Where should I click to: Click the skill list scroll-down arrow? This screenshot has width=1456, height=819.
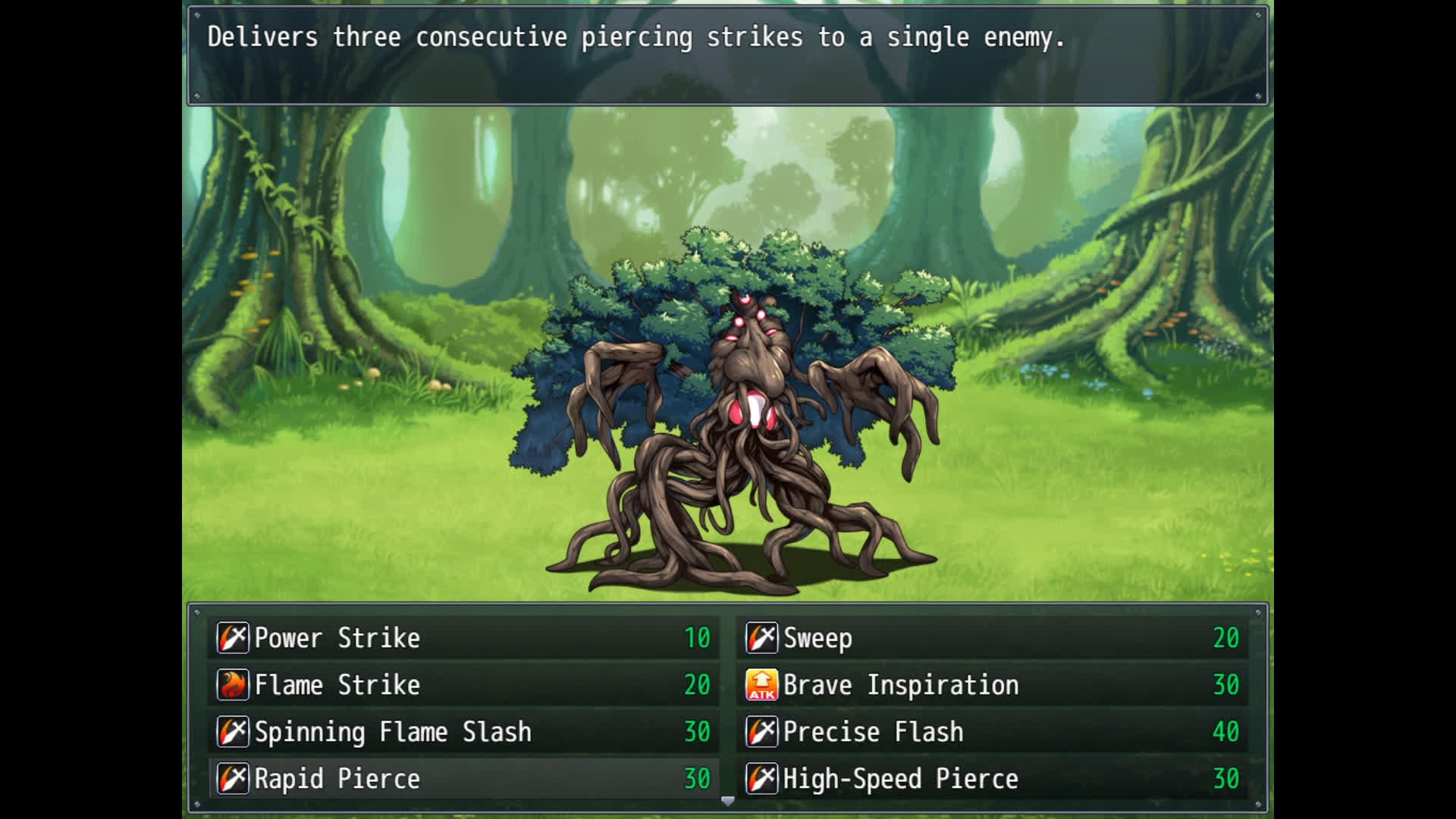tap(728, 801)
